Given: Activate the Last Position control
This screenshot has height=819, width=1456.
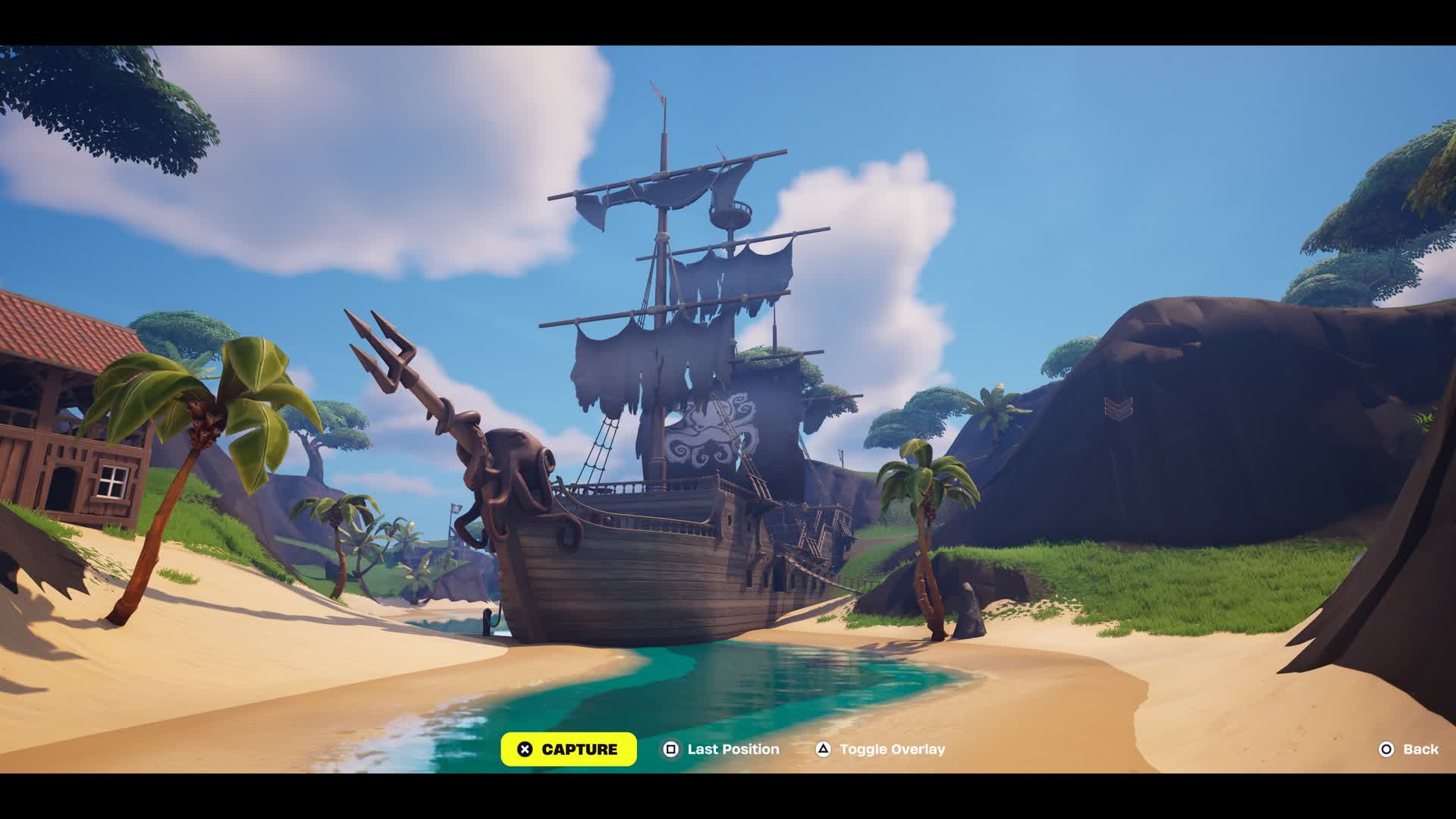Looking at the screenshot, I should pyautogui.click(x=724, y=749).
